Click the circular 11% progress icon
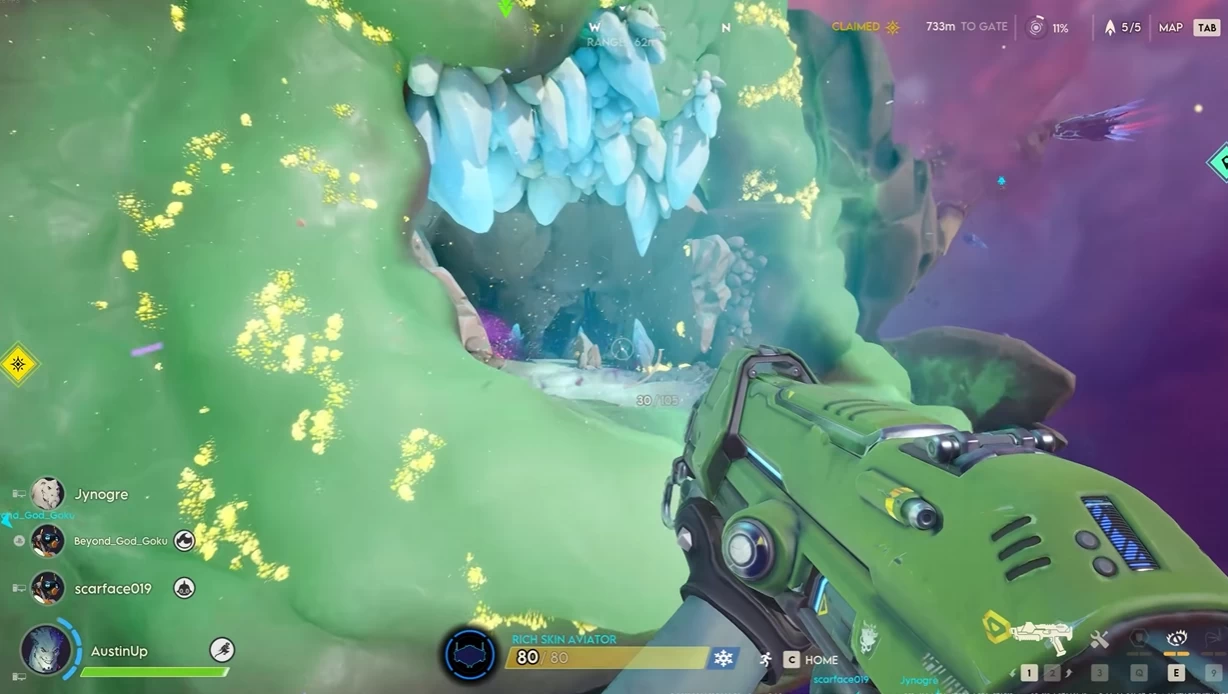 [1037, 28]
